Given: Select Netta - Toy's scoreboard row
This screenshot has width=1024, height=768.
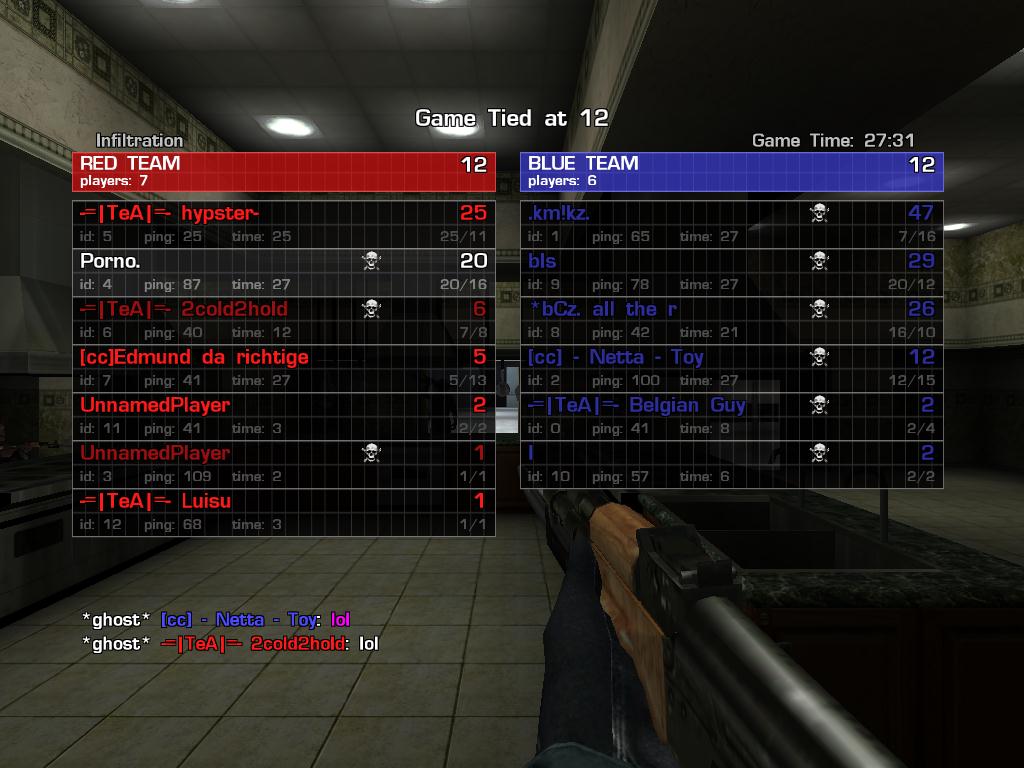Looking at the screenshot, I should 731,368.
